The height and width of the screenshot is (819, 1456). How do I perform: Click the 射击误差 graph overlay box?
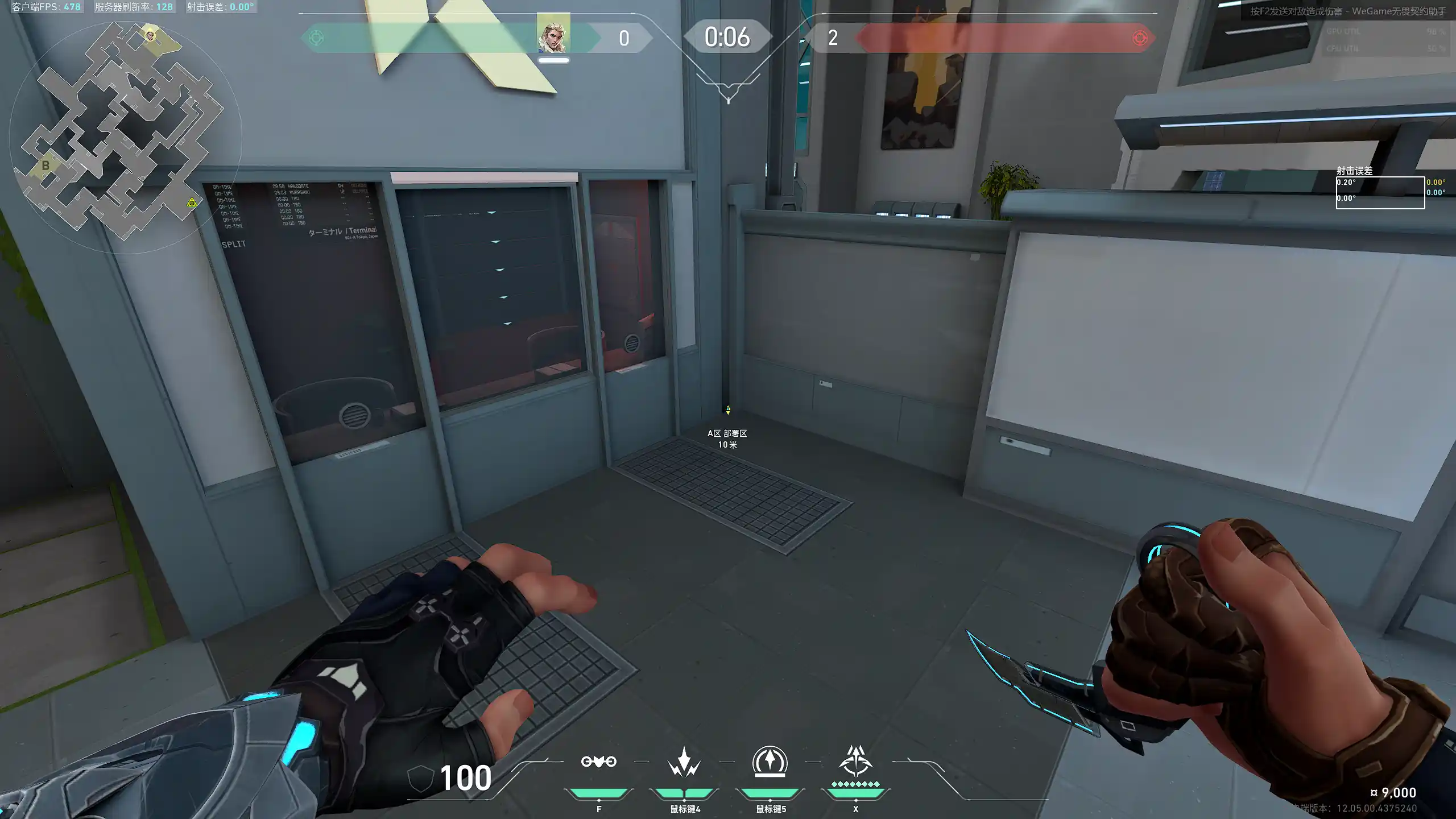[1380, 193]
